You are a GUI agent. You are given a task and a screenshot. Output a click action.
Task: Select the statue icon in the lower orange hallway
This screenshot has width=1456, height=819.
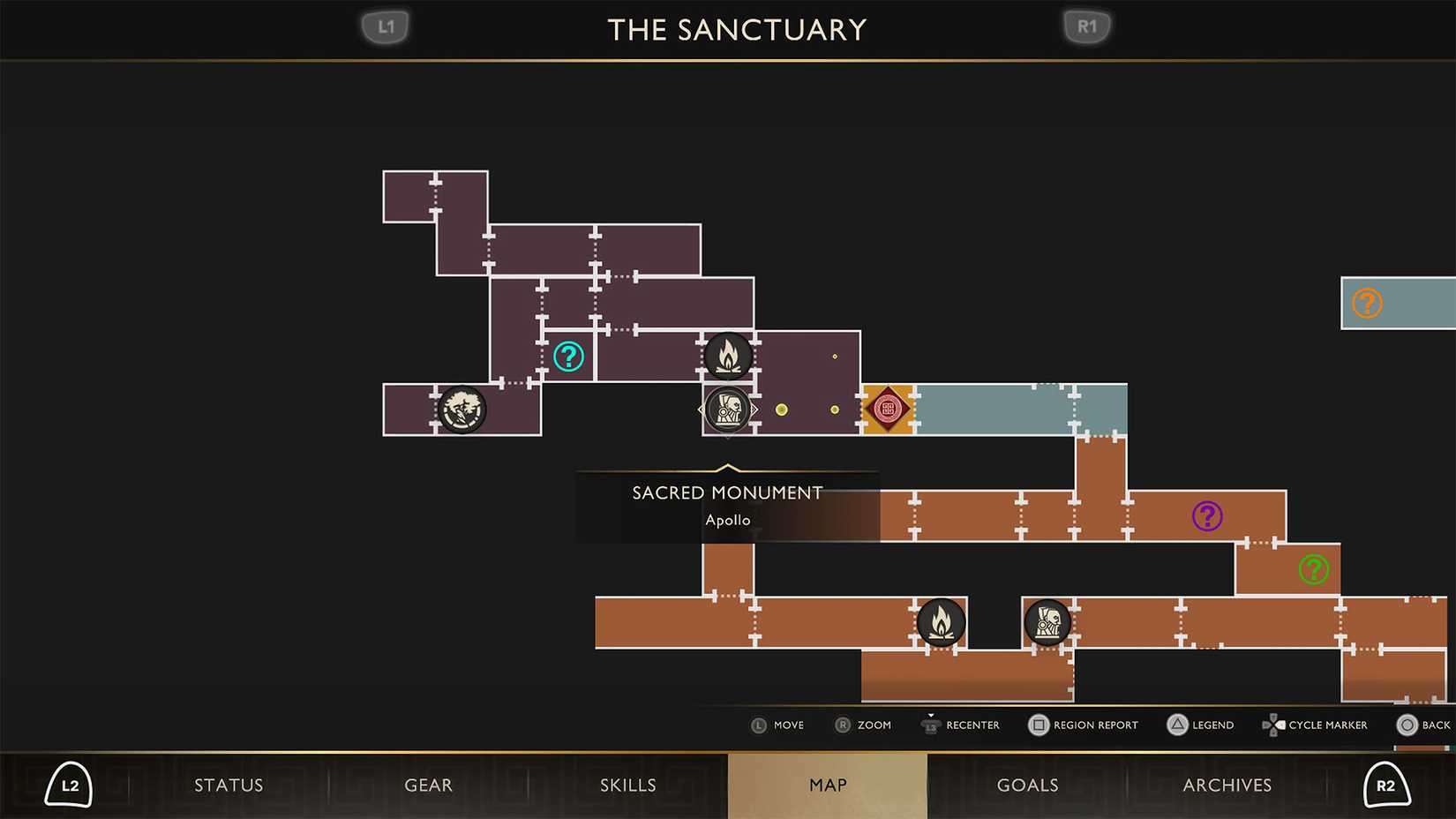[1047, 622]
